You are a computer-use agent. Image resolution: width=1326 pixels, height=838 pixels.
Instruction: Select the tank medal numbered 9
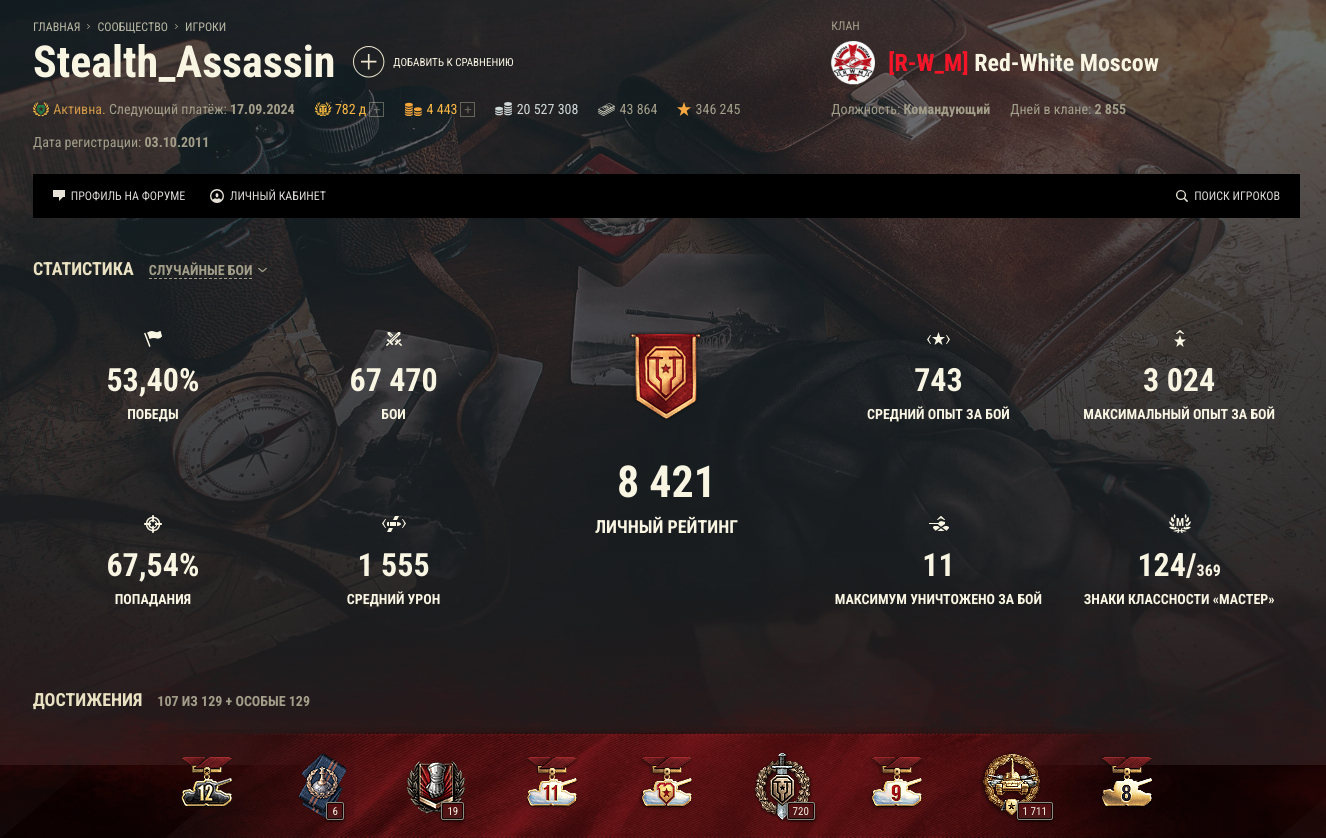897,784
